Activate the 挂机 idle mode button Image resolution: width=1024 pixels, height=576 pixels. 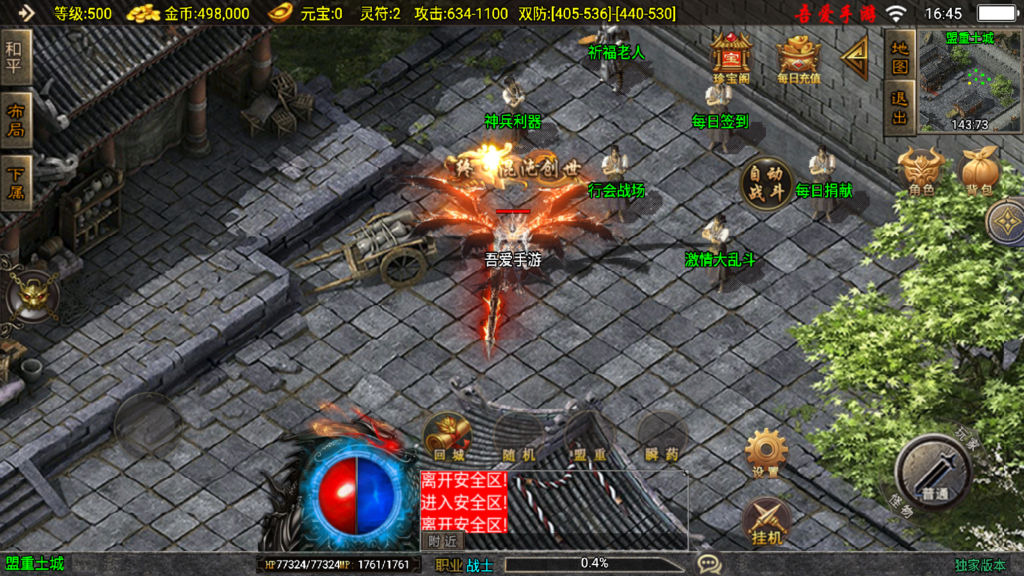(766, 521)
